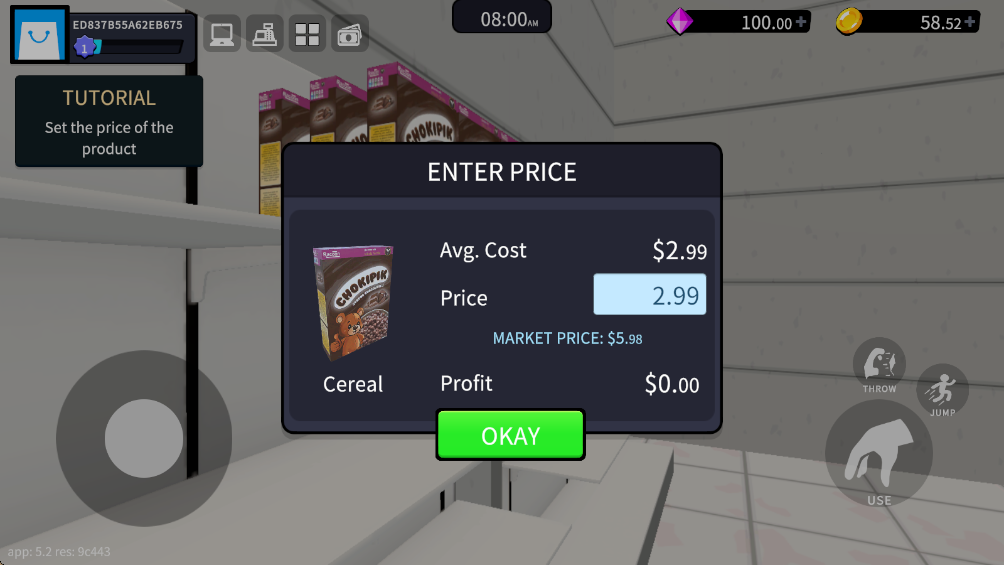The width and height of the screenshot is (1004, 565).
Task: Open the four-squares grid menu
Action: tap(307, 35)
